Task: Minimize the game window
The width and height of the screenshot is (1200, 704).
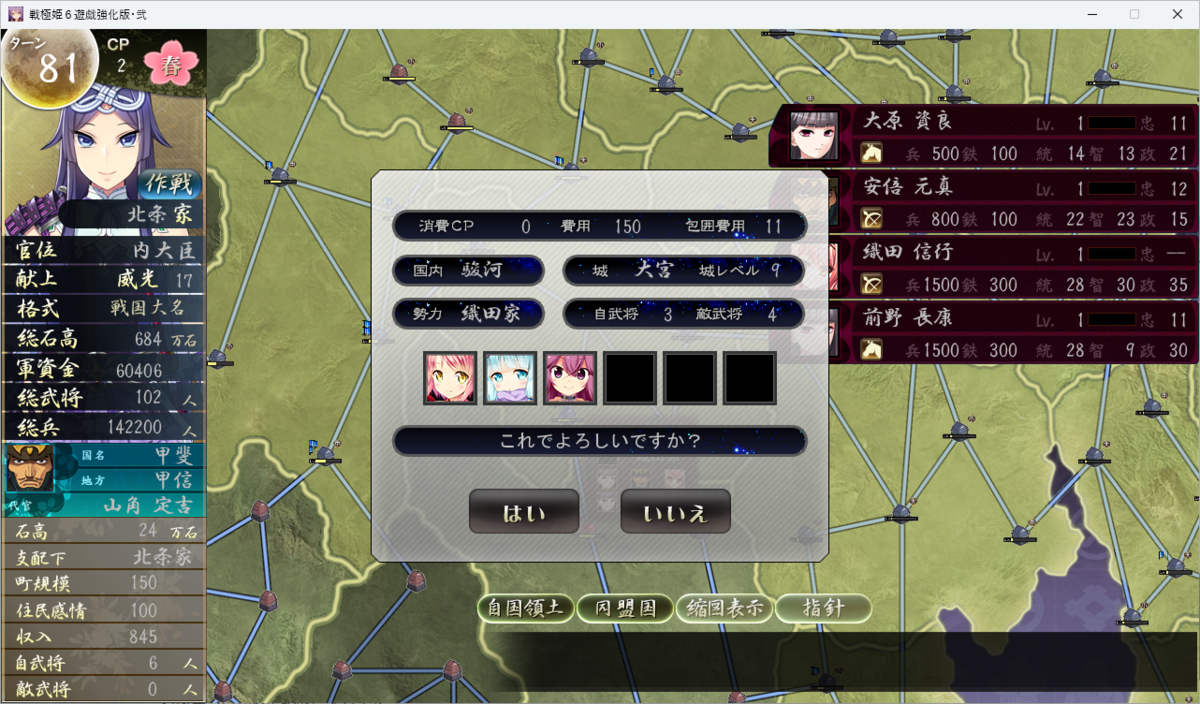Action: pos(1090,14)
